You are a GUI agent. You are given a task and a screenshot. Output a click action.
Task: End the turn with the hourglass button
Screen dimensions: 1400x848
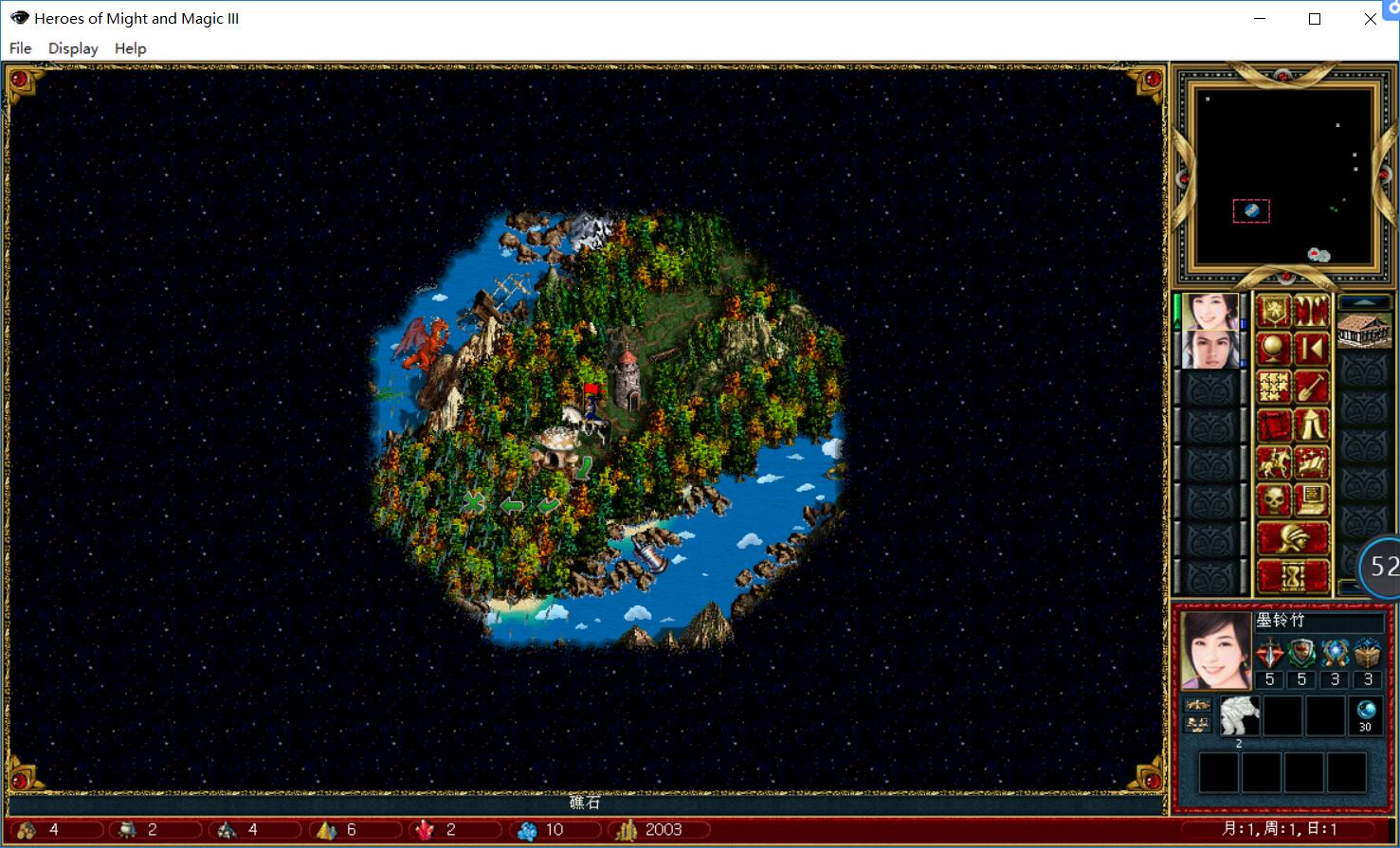click(1293, 575)
